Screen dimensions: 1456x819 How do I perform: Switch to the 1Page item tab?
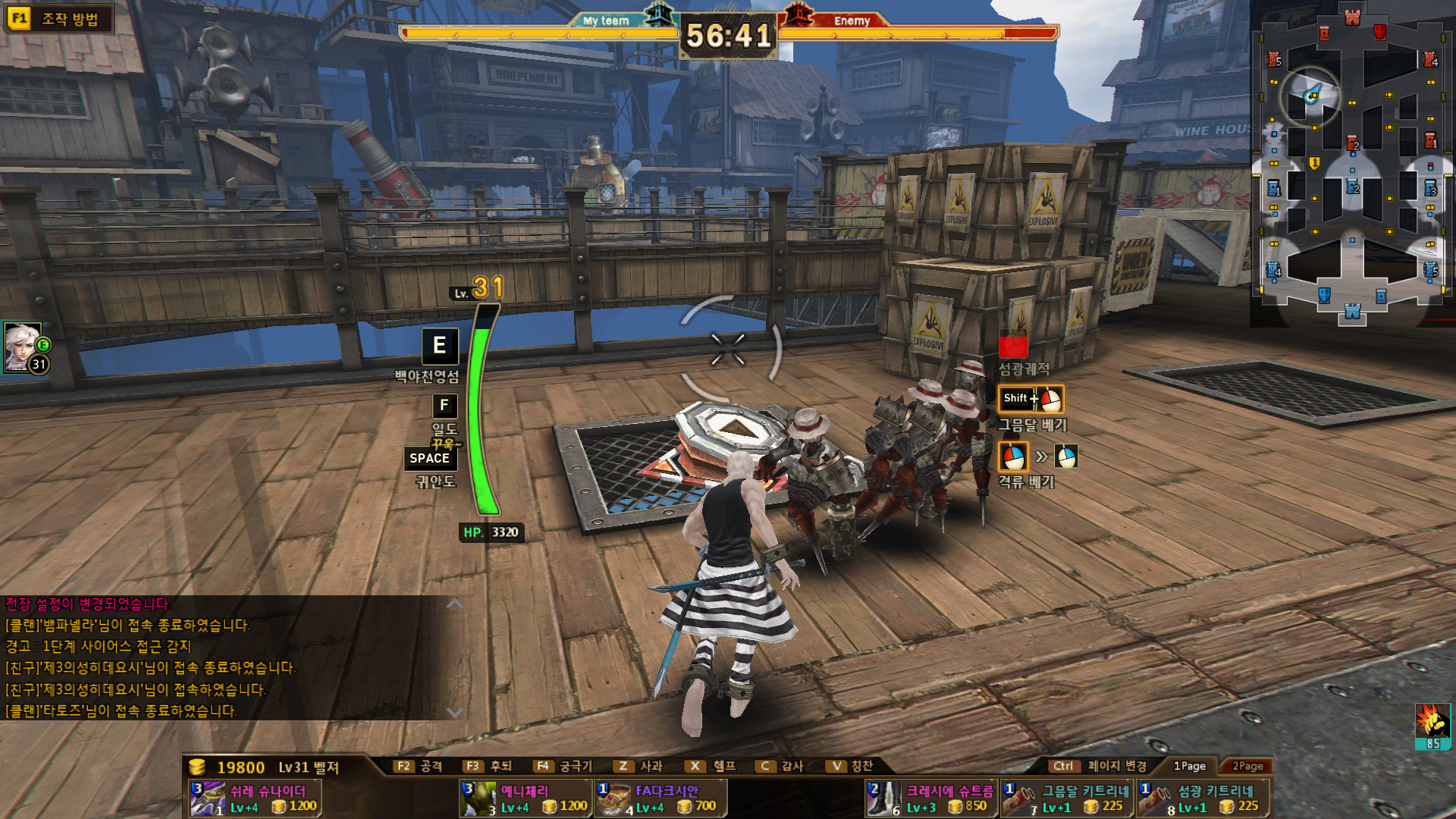click(1189, 766)
